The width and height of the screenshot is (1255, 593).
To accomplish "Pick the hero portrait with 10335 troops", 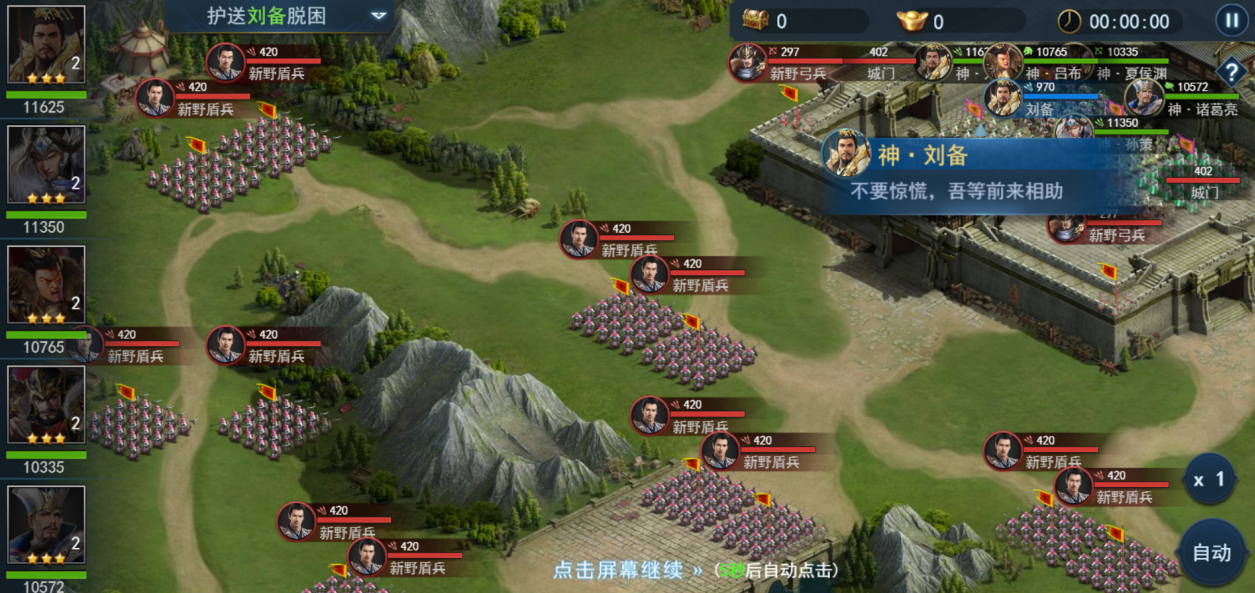I will coord(46,406).
